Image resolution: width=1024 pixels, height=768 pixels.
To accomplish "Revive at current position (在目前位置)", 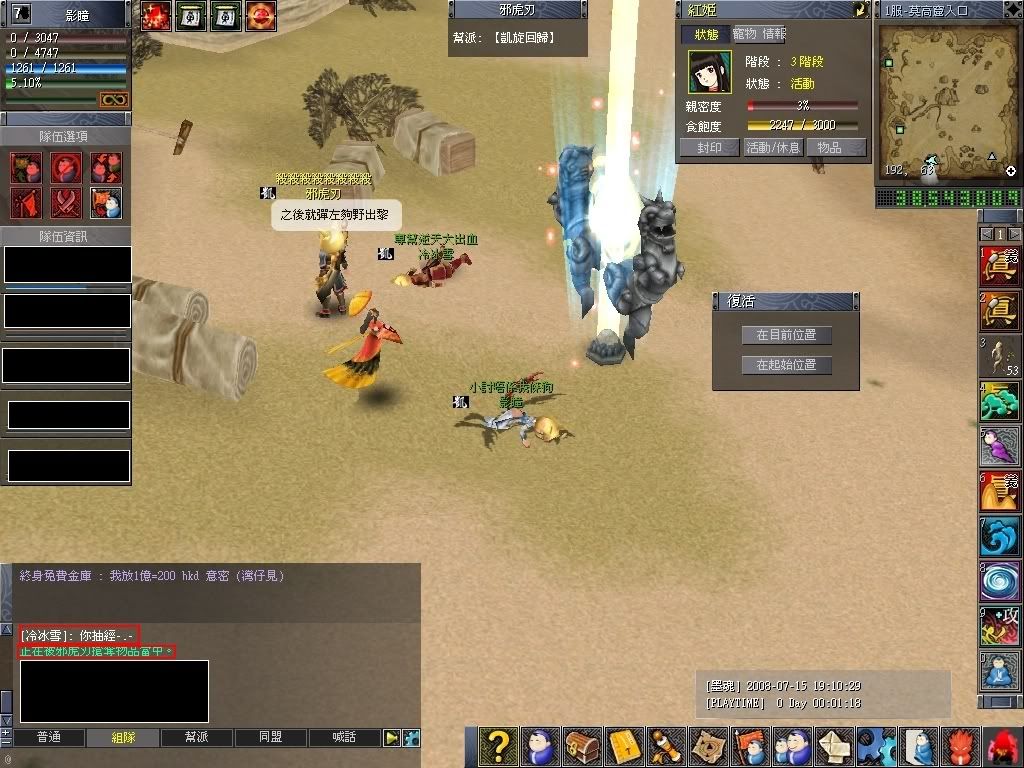I will pyautogui.click(x=786, y=335).
